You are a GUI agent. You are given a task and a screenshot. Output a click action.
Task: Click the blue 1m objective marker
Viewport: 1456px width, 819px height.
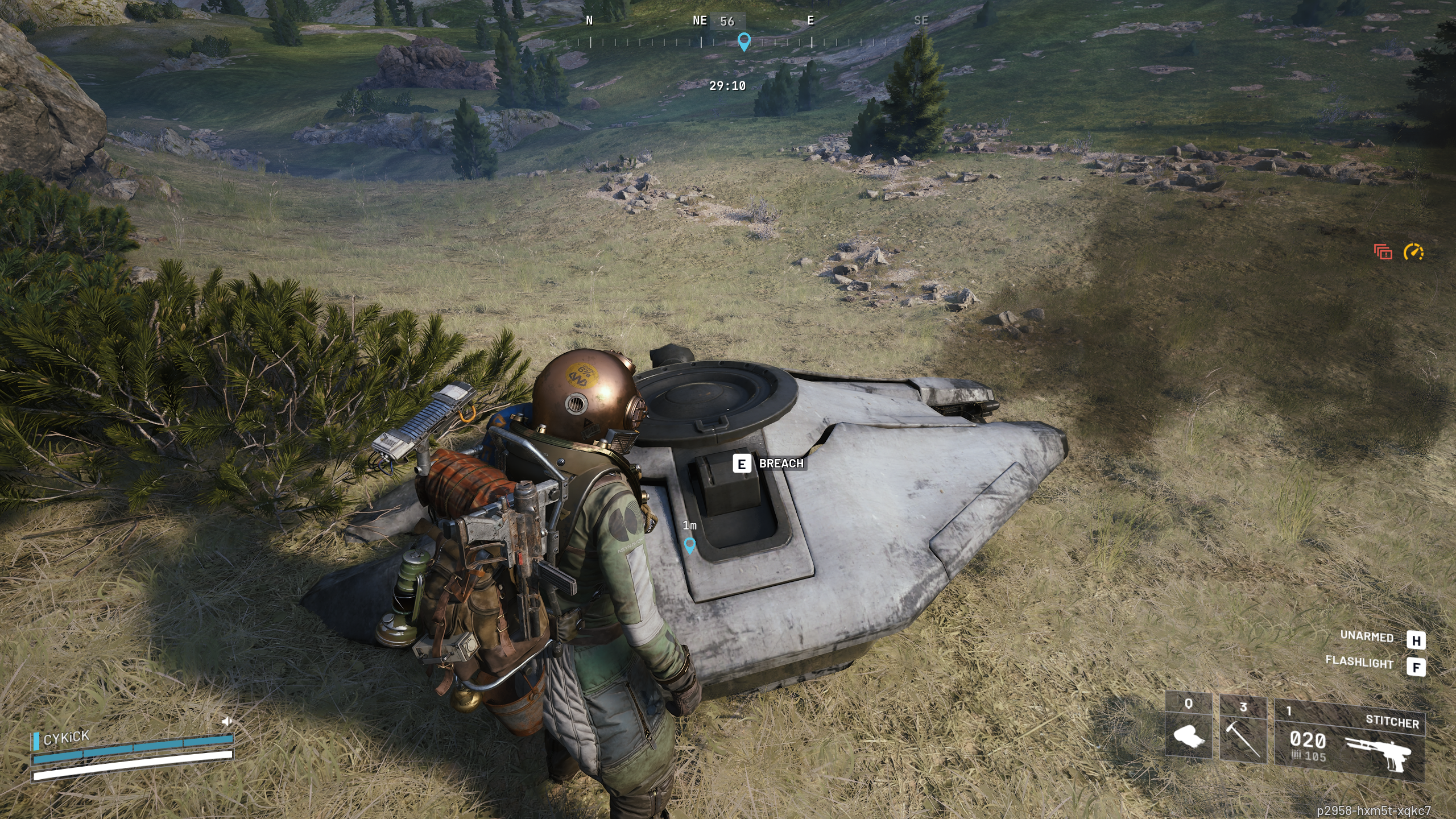(x=689, y=545)
